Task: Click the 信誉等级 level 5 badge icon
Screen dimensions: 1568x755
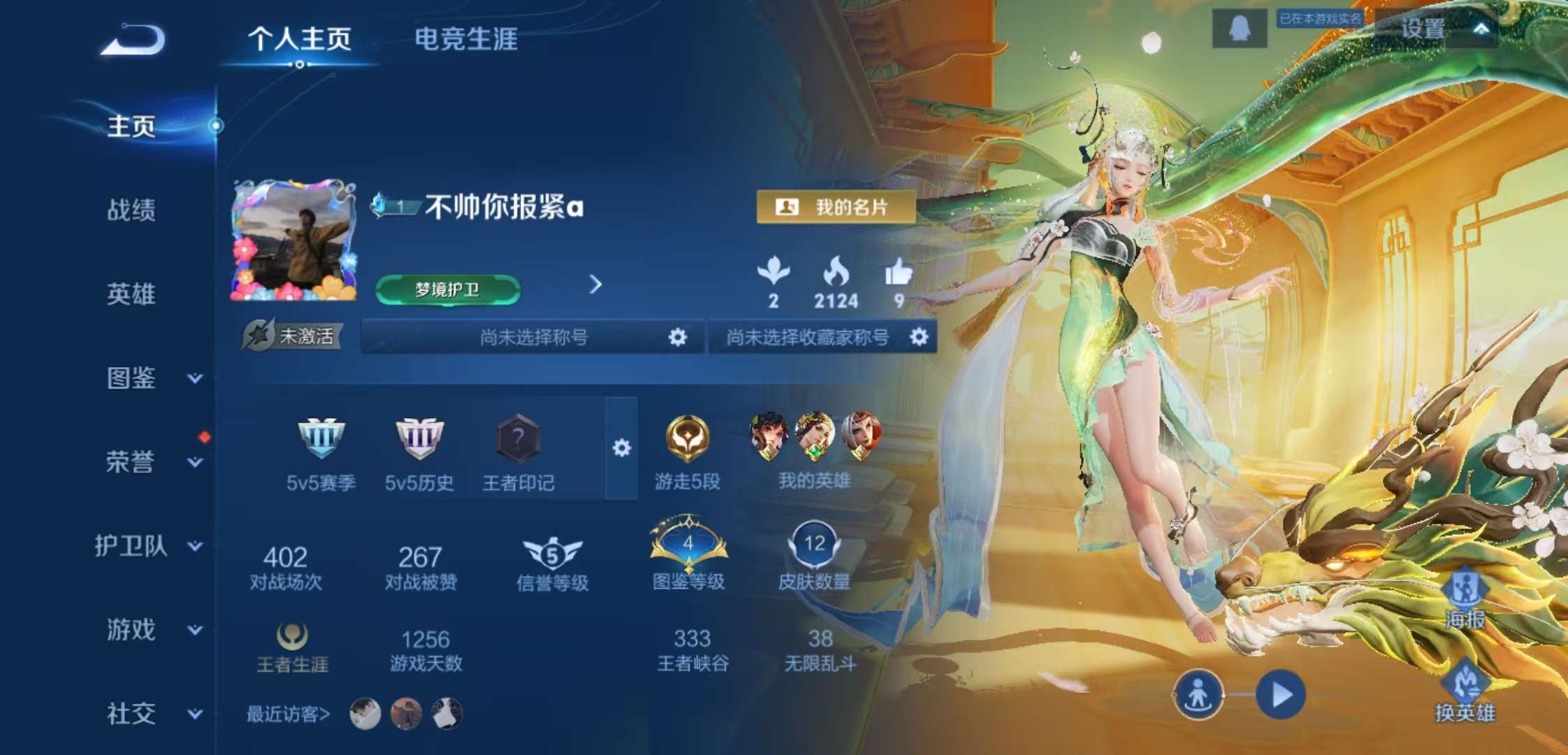Action: tap(551, 552)
